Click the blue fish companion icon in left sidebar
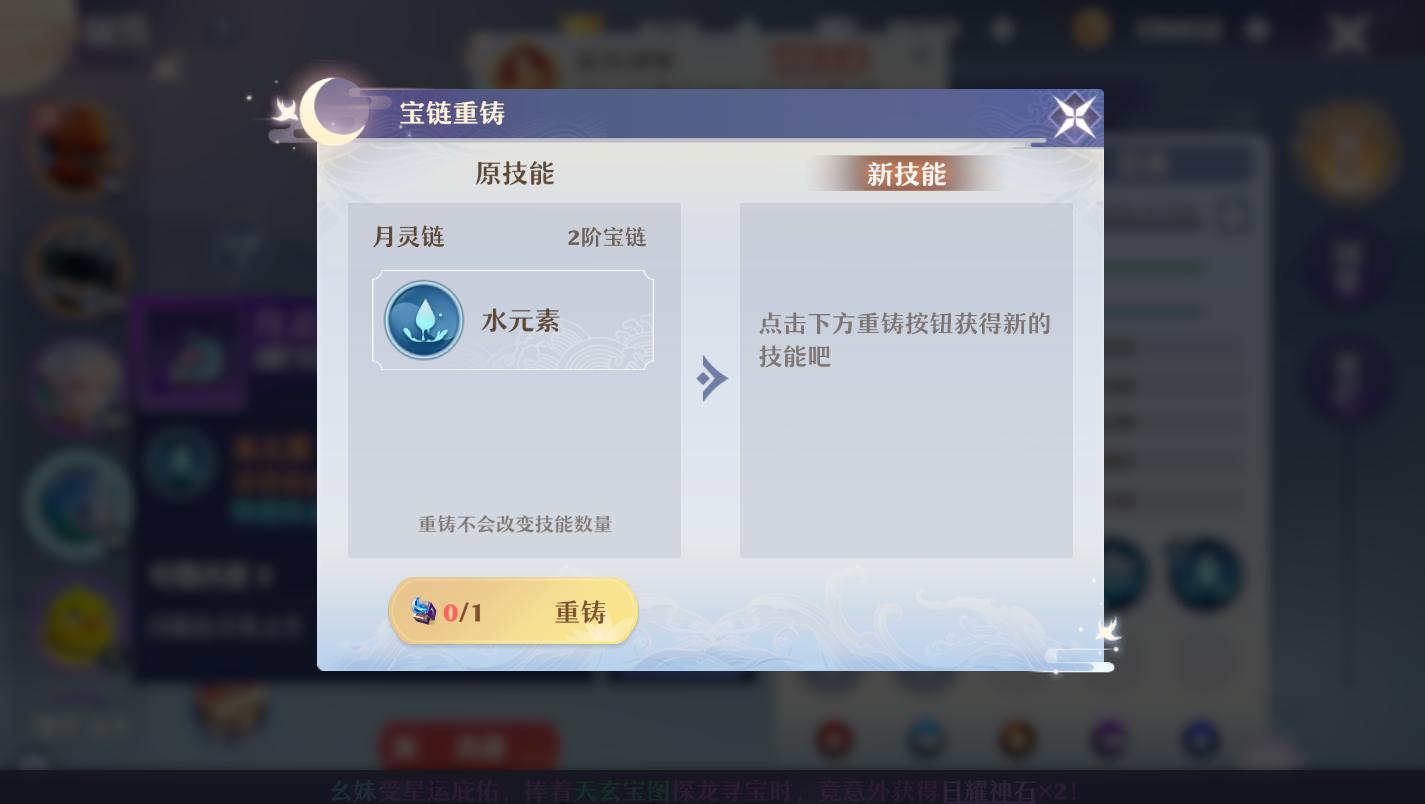 pos(80,505)
